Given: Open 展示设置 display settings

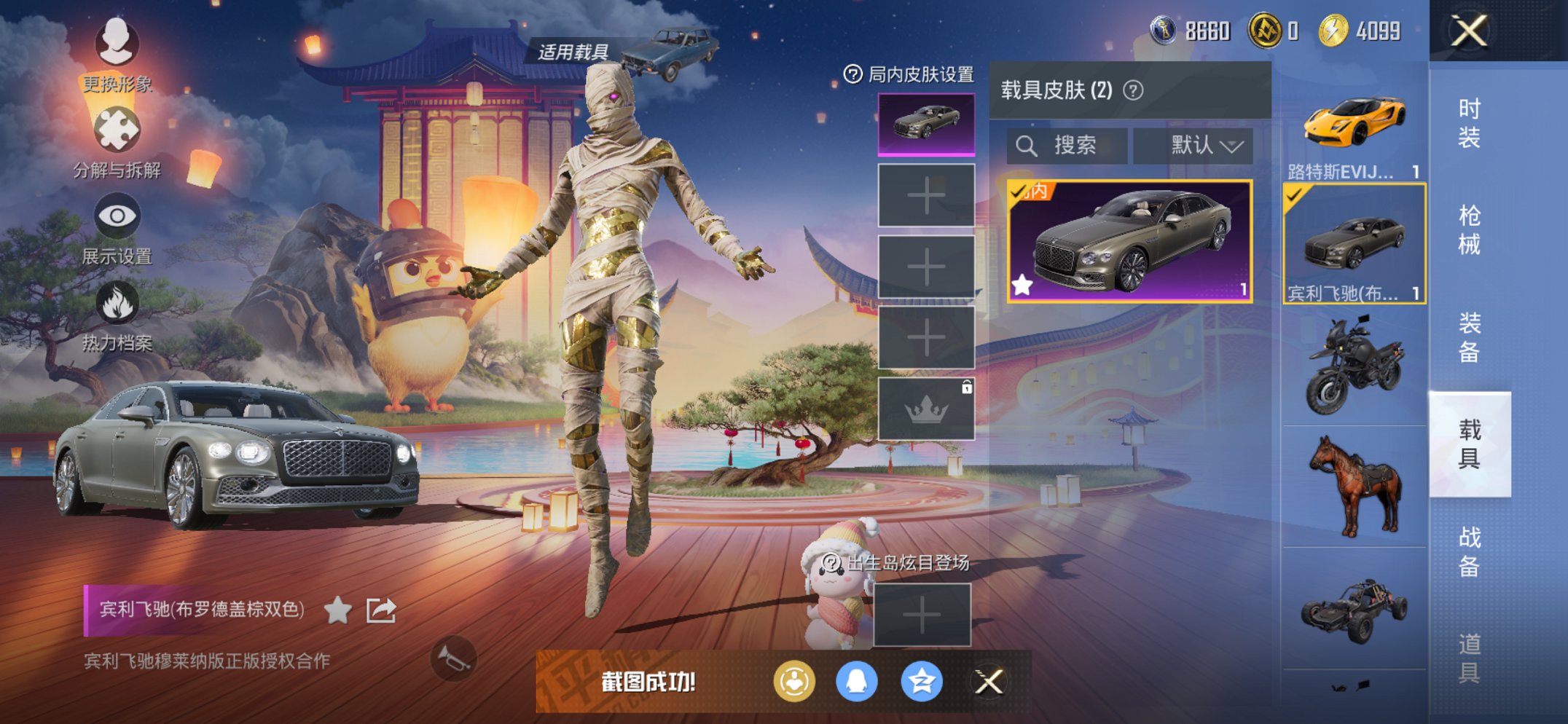Looking at the screenshot, I should [x=117, y=217].
